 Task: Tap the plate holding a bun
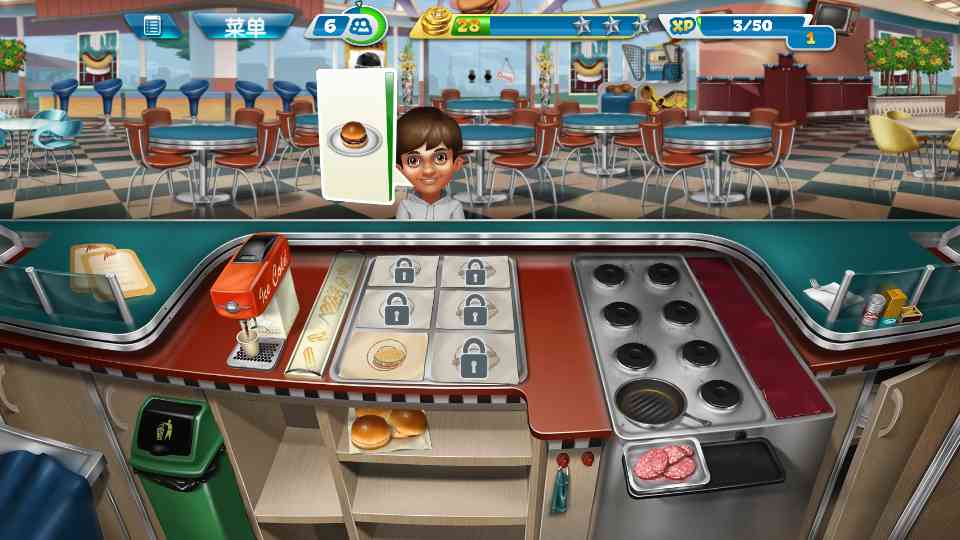click(x=385, y=355)
